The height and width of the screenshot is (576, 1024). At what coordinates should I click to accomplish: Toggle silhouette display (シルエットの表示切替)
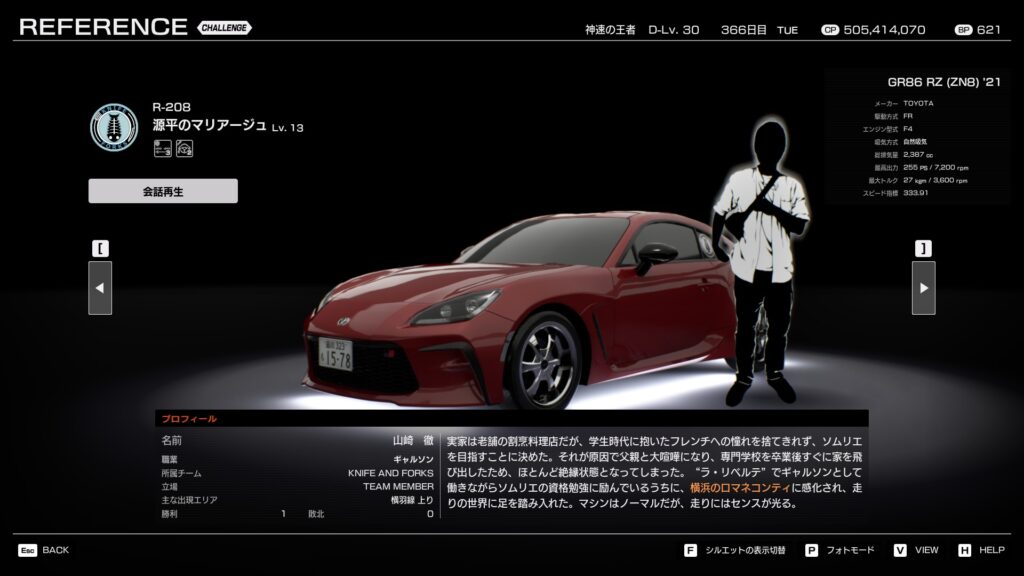[x=737, y=550]
